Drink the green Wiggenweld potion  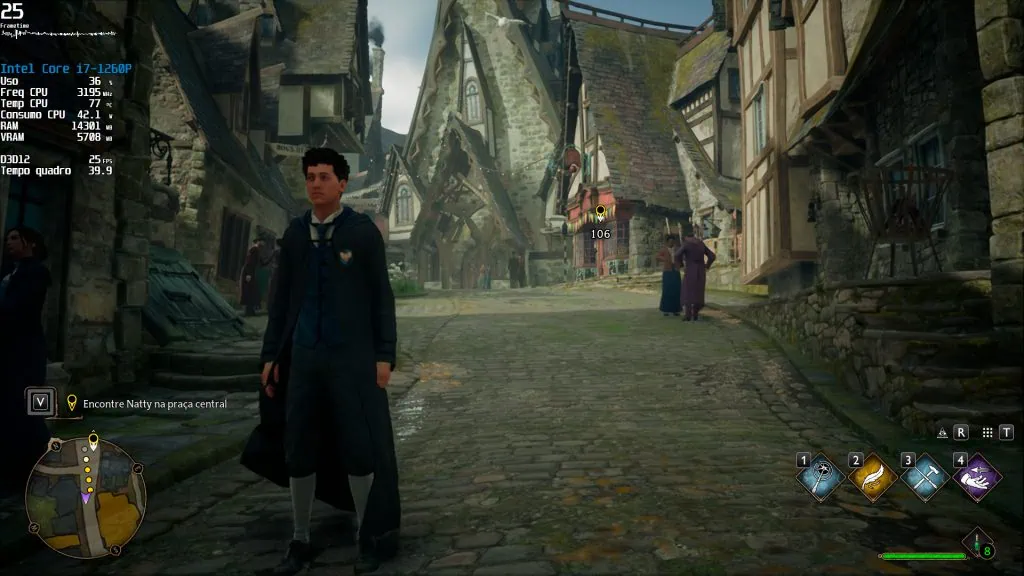(977, 543)
